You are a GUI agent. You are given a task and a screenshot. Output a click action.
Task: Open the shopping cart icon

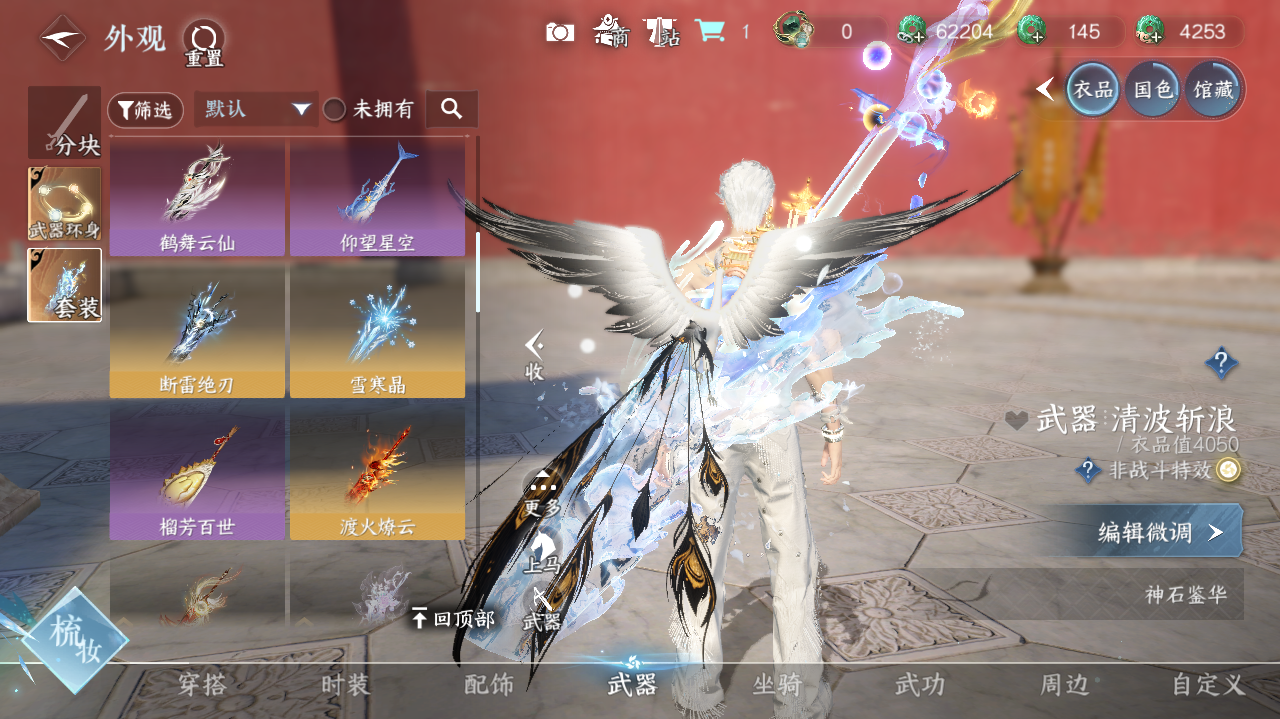pos(710,32)
